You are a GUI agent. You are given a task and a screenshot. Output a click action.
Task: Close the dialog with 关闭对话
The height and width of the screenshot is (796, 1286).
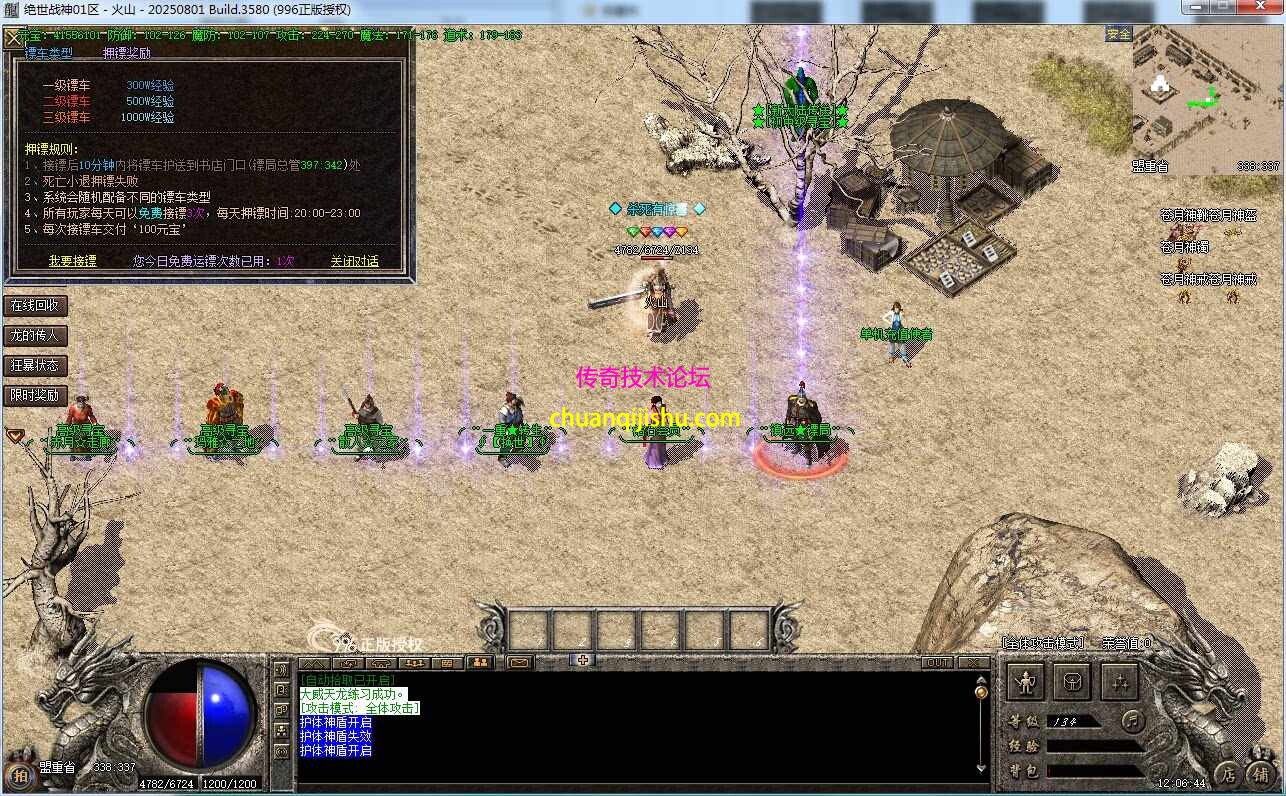(x=355, y=261)
